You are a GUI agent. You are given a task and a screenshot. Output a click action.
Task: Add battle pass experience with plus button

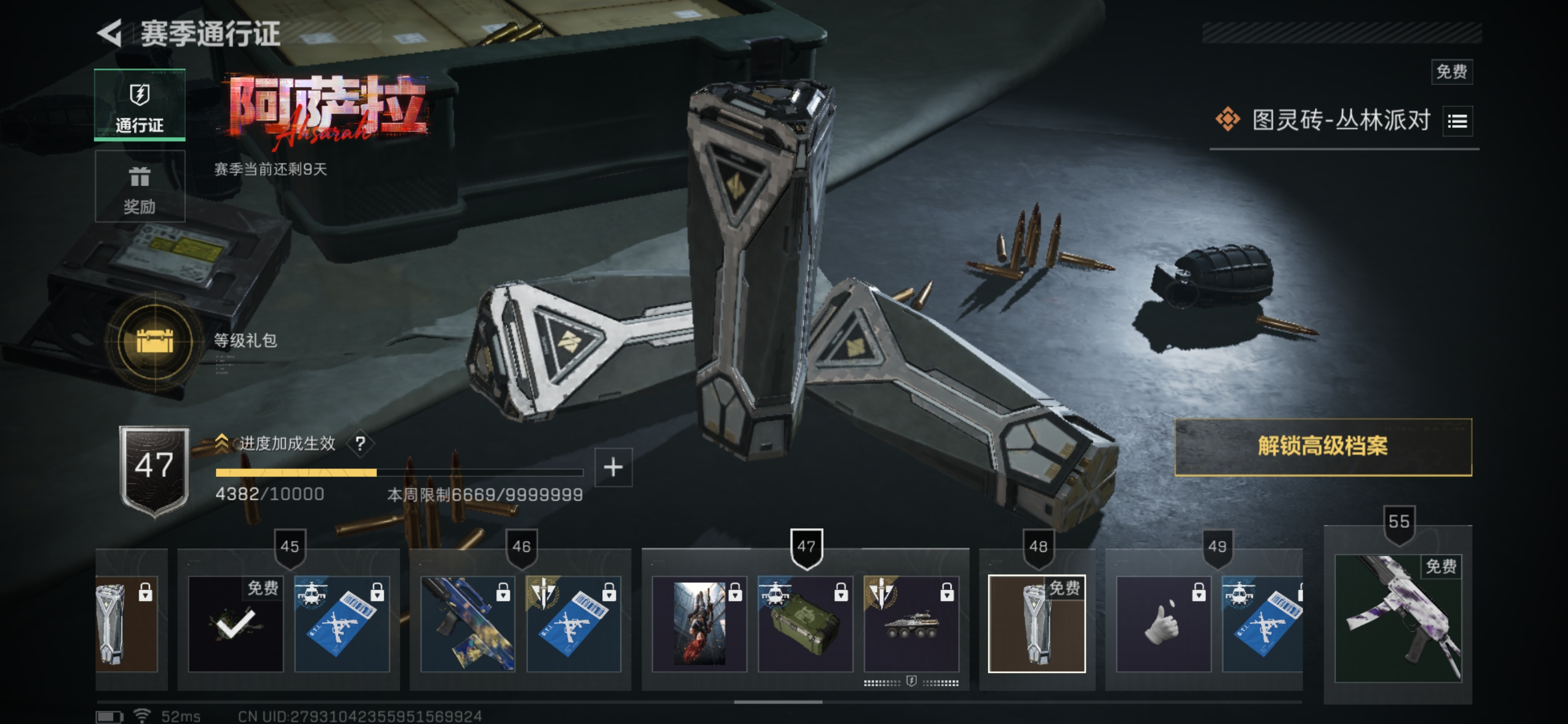pos(613,467)
